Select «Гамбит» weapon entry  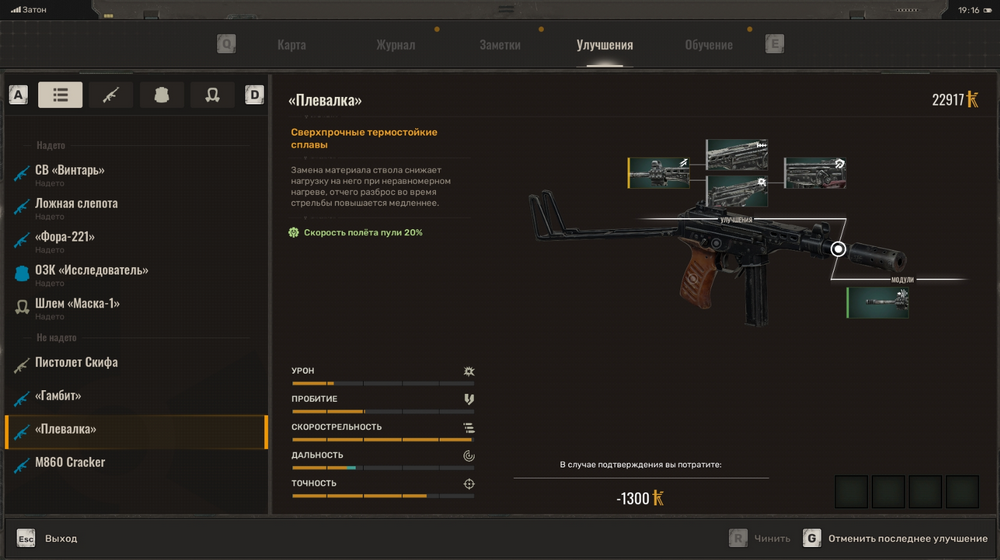click(x=58, y=396)
